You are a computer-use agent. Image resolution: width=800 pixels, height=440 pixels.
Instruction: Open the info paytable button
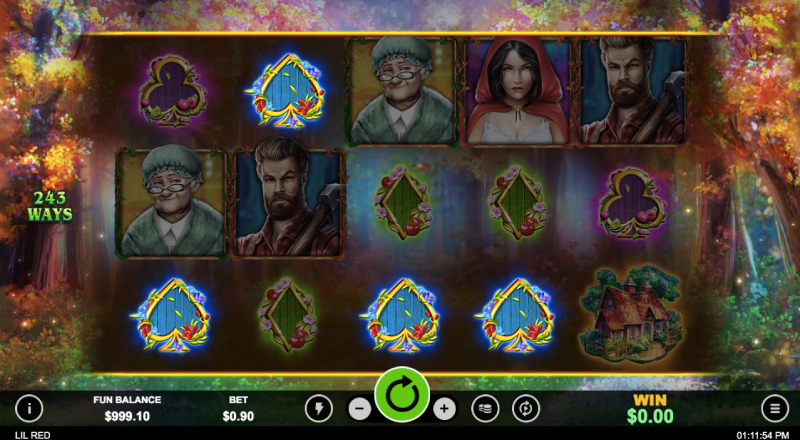pyautogui.click(x=29, y=408)
